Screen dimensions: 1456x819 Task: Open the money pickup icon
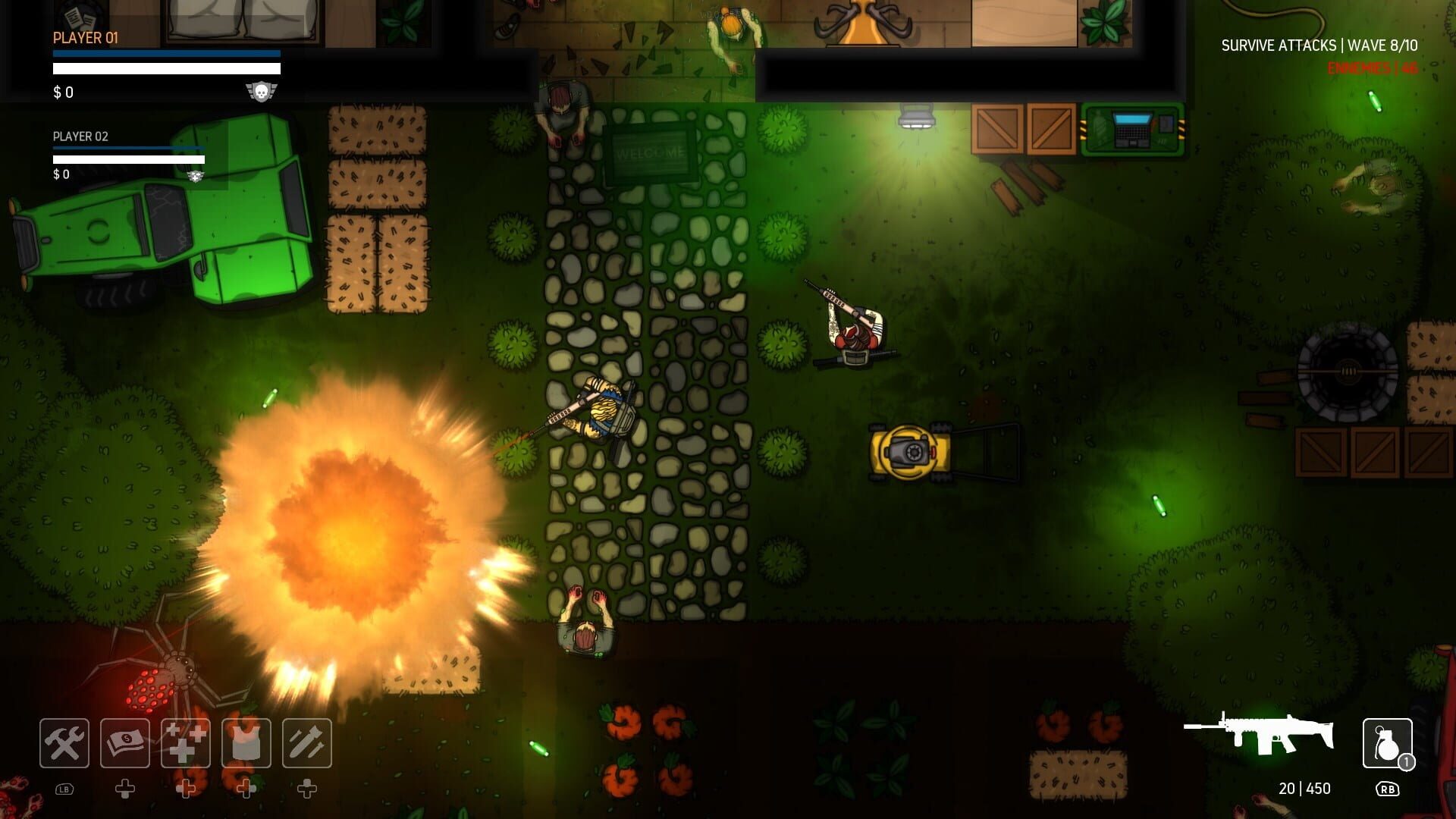click(124, 743)
